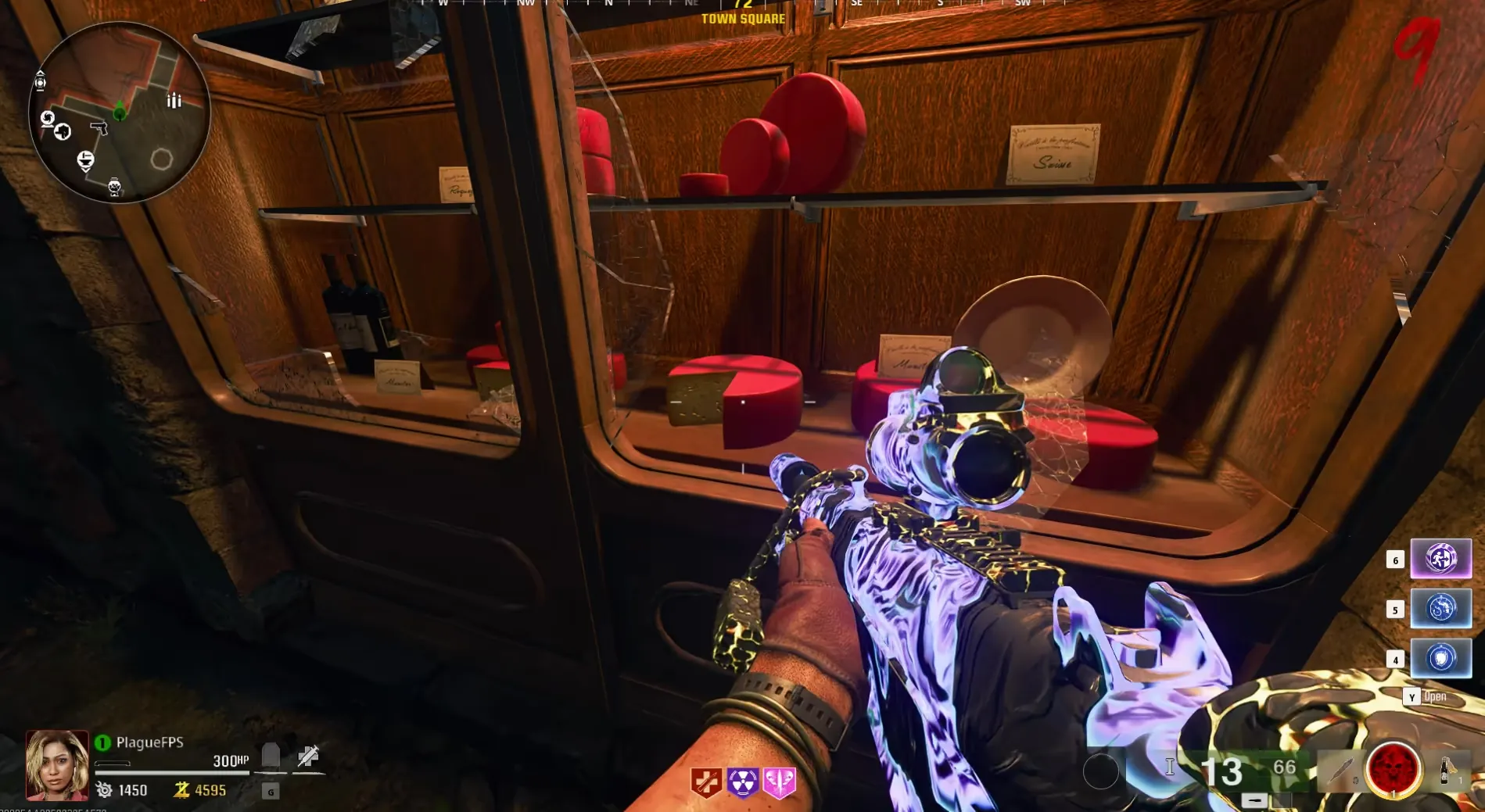
Task: Click the pistol wall-buy marker on minimap
Action: tap(99, 127)
